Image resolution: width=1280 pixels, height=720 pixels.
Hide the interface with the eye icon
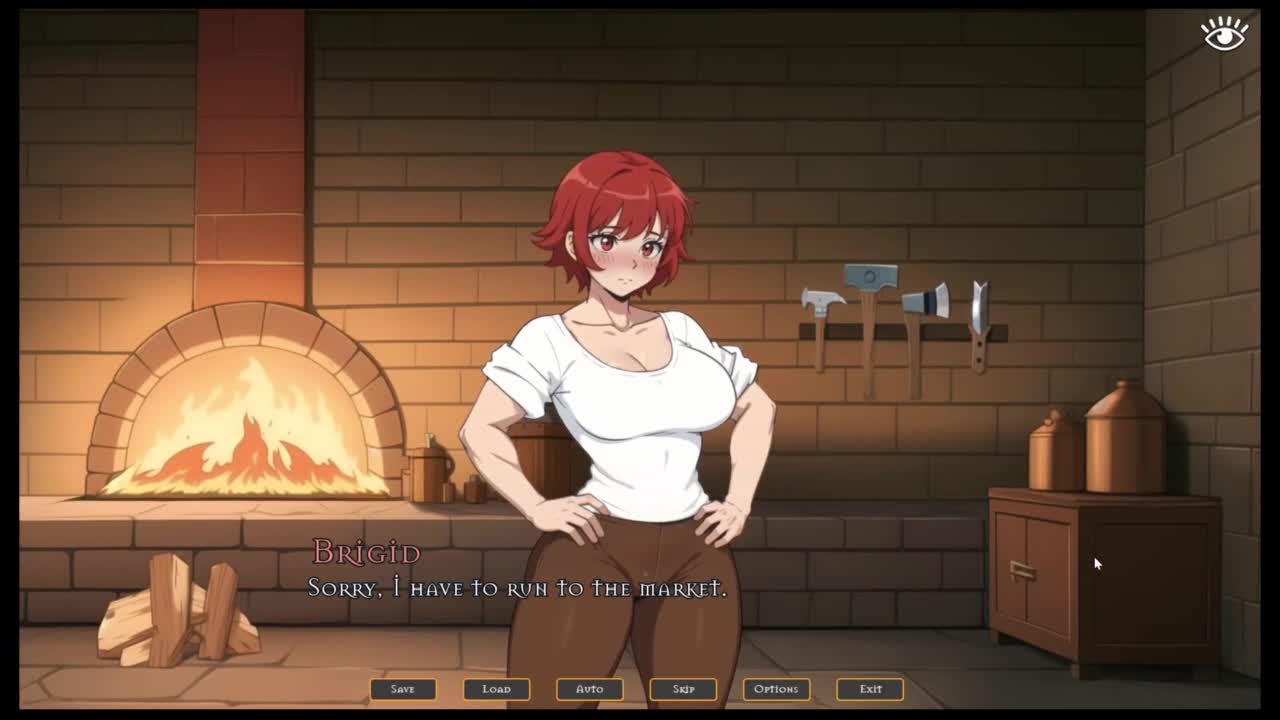click(x=1224, y=33)
